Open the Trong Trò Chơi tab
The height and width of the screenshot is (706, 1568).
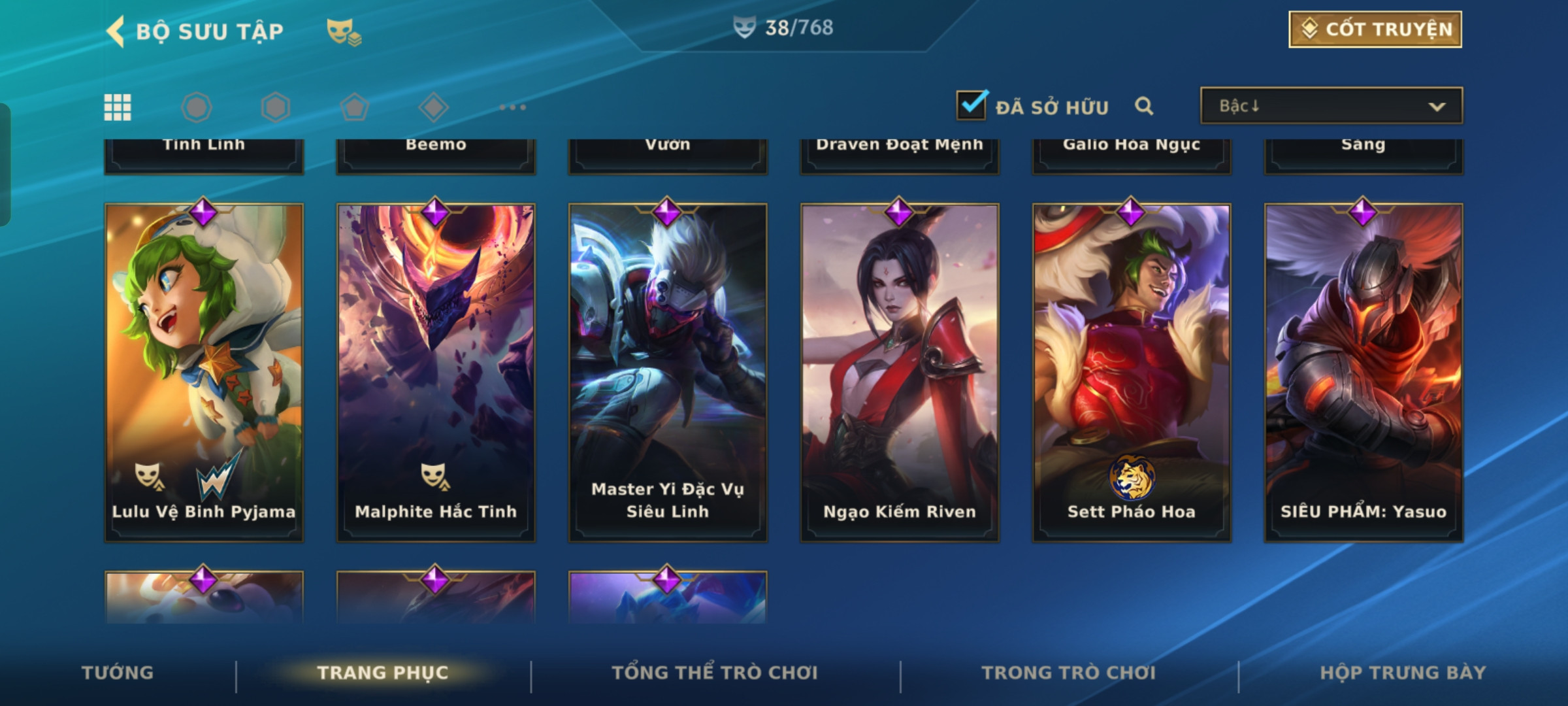[1069, 673]
